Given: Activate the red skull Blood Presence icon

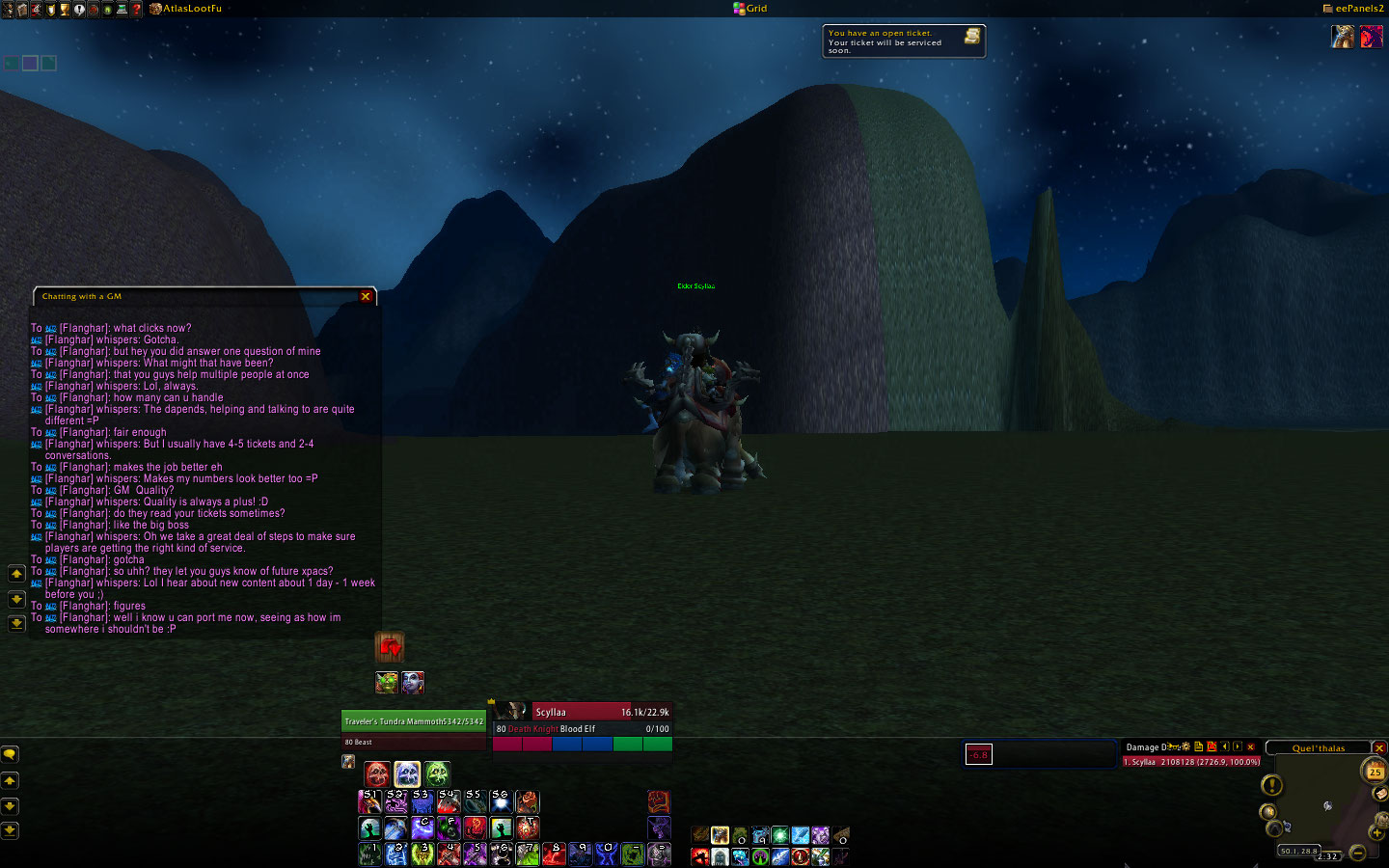Looking at the screenshot, I should 377,773.
